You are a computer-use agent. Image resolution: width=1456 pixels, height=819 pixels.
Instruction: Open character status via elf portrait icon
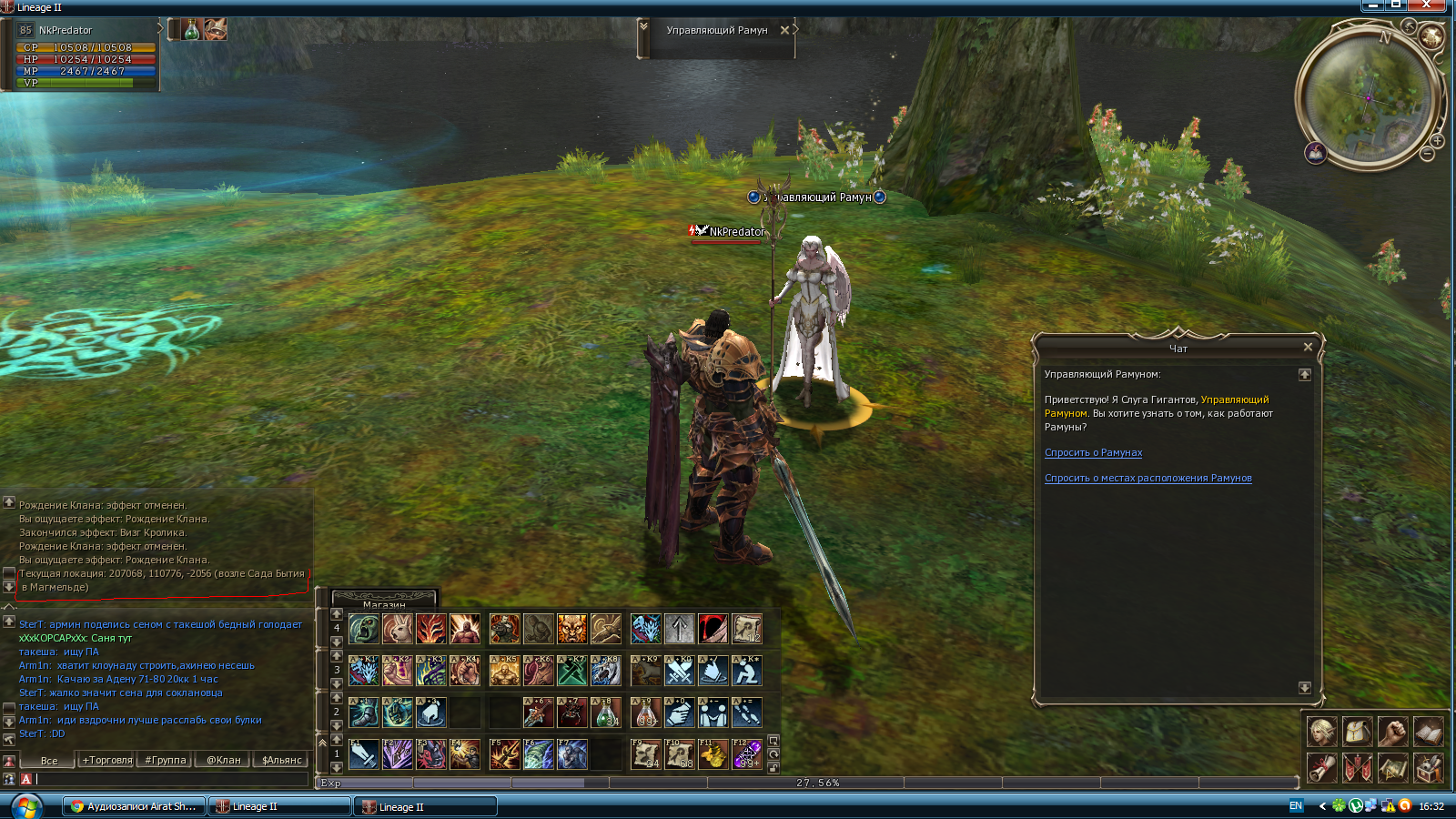pyautogui.click(x=1321, y=731)
